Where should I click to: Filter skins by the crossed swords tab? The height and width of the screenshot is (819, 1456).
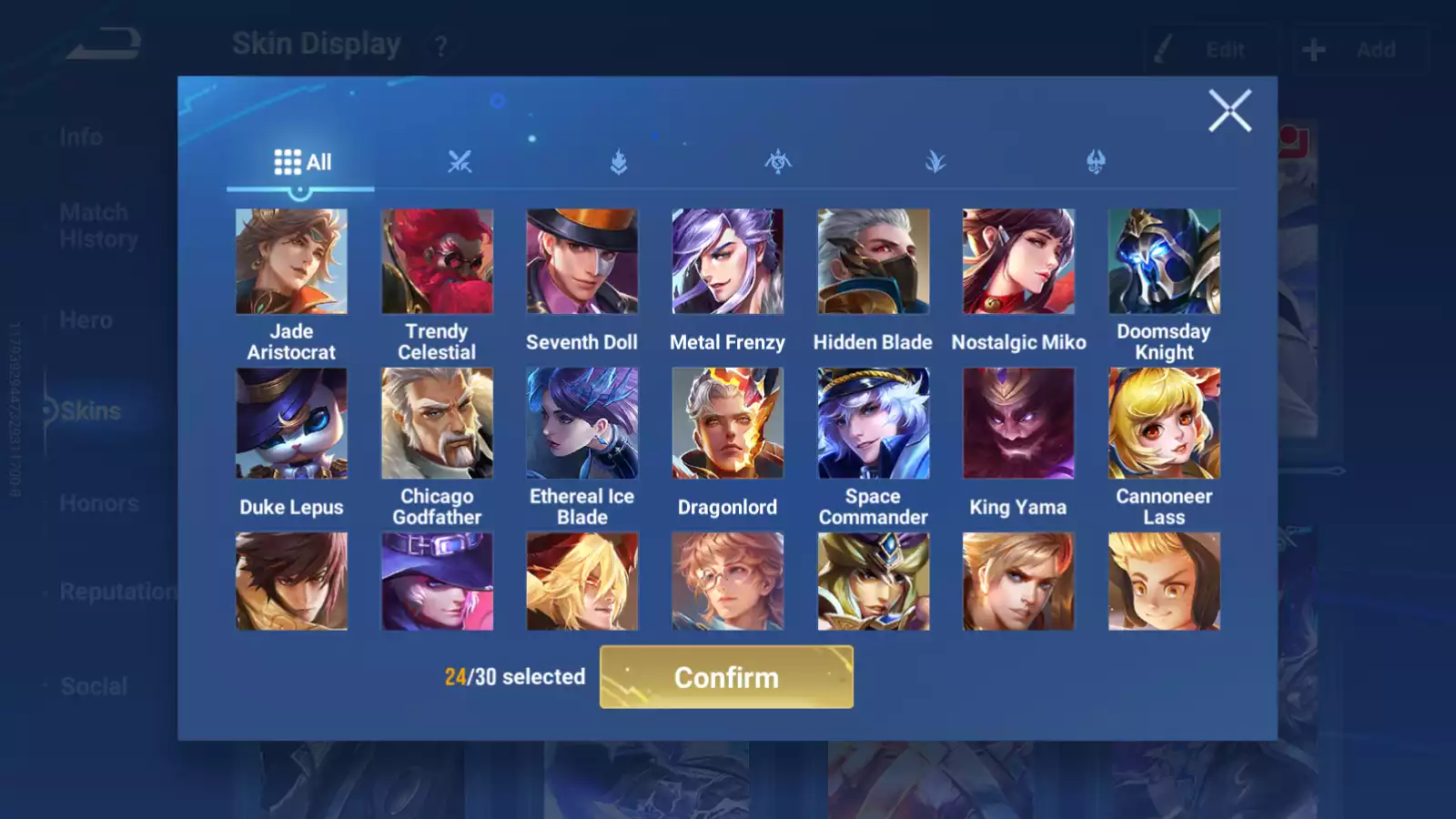[x=460, y=163]
